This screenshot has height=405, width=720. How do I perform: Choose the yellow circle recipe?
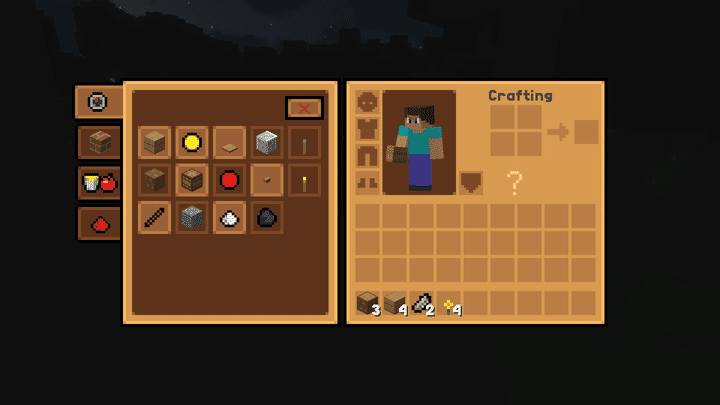192,142
